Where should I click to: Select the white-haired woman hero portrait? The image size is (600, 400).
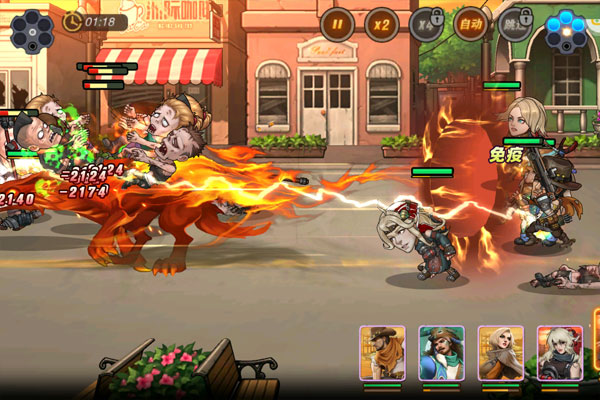click(x=559, y=353)
